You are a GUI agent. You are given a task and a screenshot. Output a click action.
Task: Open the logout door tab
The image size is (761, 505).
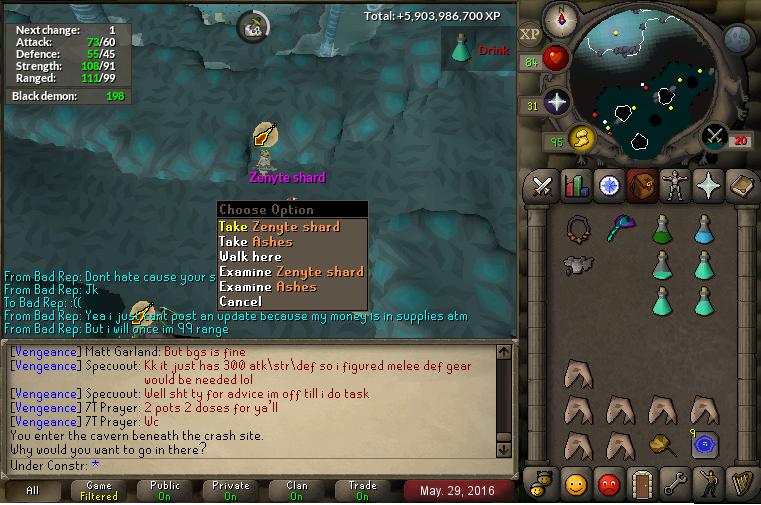point(642,485)
